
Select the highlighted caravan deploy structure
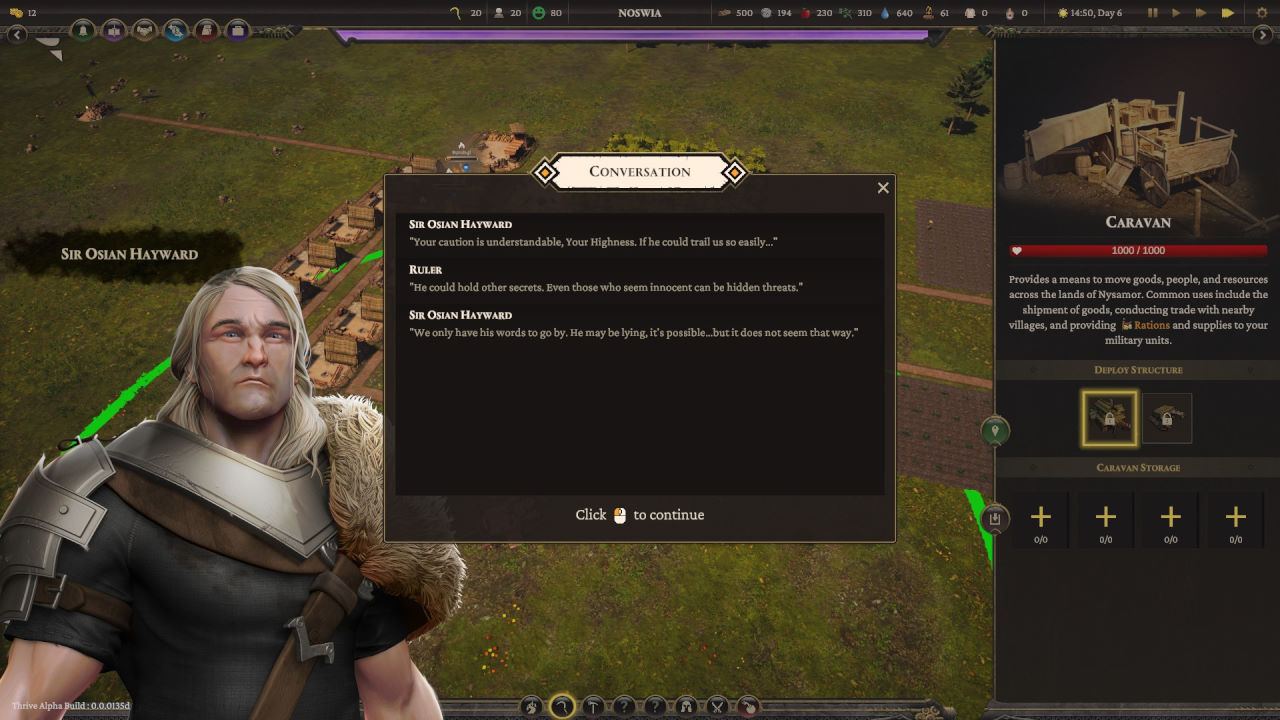[1109, 418]
